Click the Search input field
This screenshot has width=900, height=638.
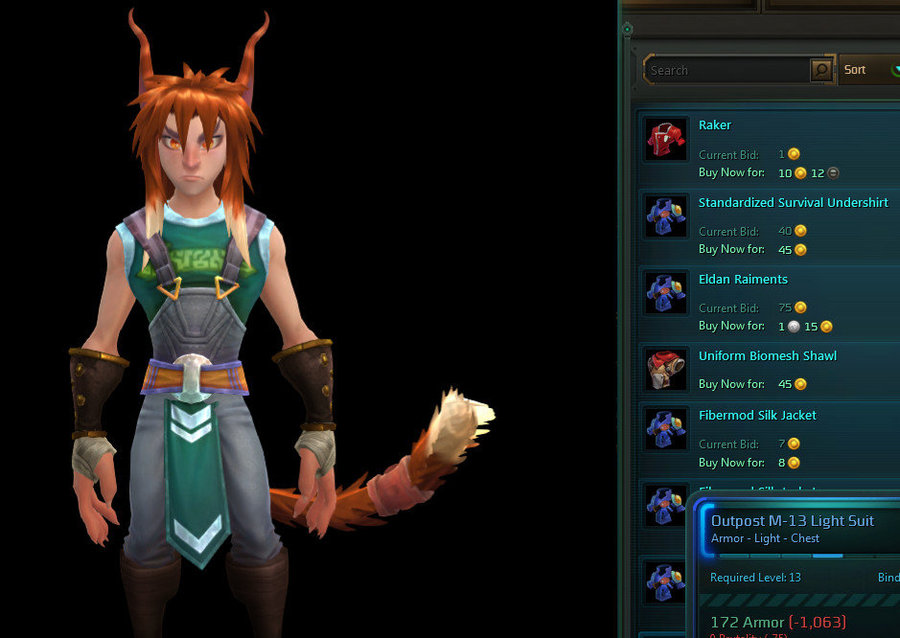click(x=728, y=70)
